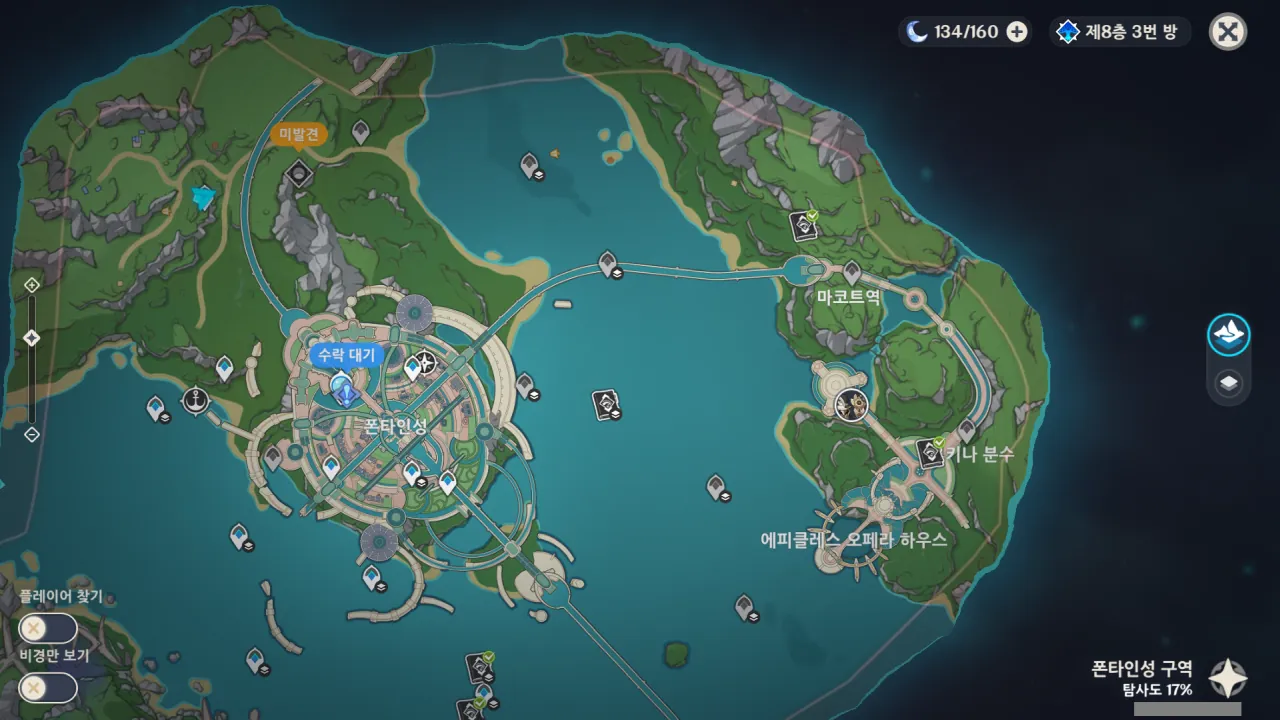Select the domain marker in the central sea
Screen dimensions: 1280x720
coord(603,404)
